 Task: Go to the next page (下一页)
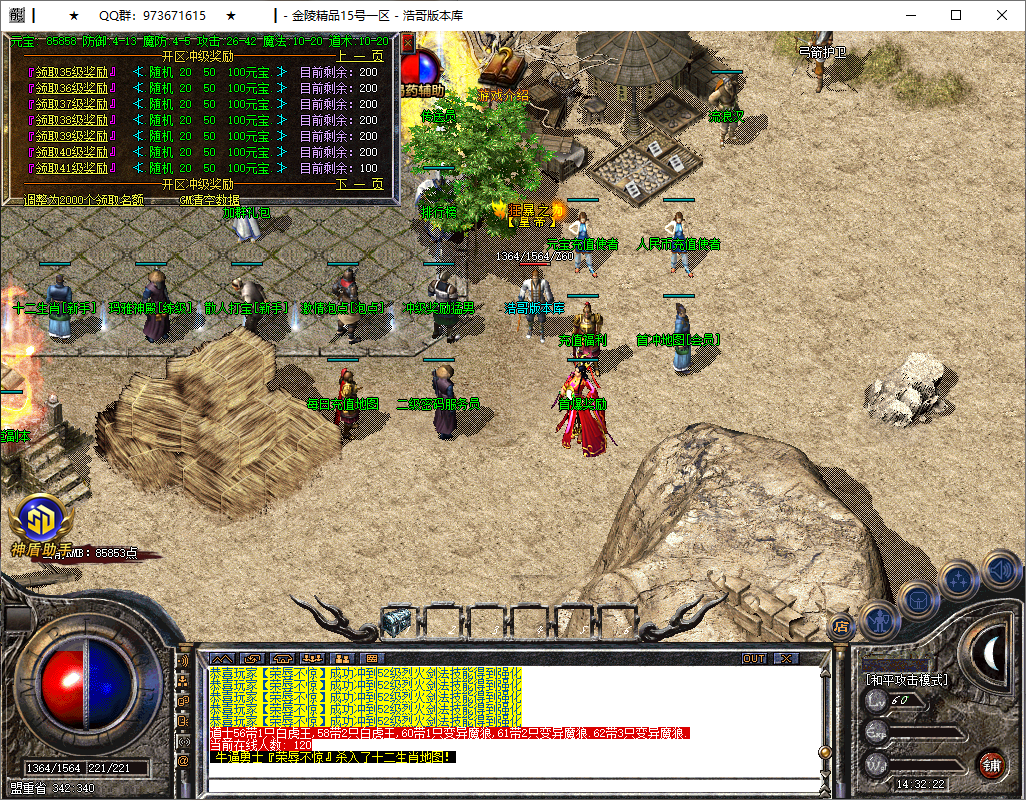pyautogui.click(x=359, y=184)
